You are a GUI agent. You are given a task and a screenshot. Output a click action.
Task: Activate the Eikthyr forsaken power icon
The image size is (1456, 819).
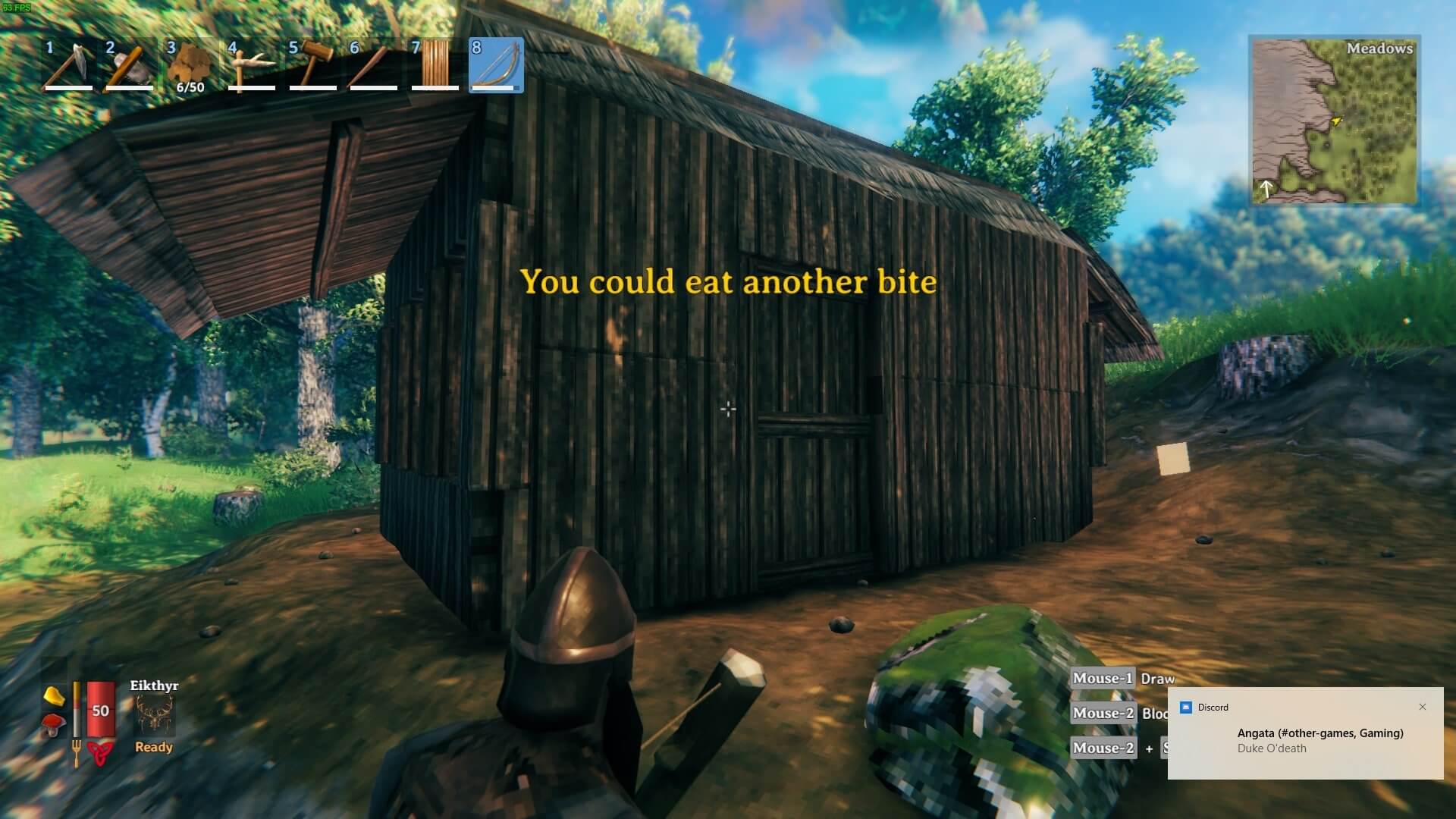(155, 716)
